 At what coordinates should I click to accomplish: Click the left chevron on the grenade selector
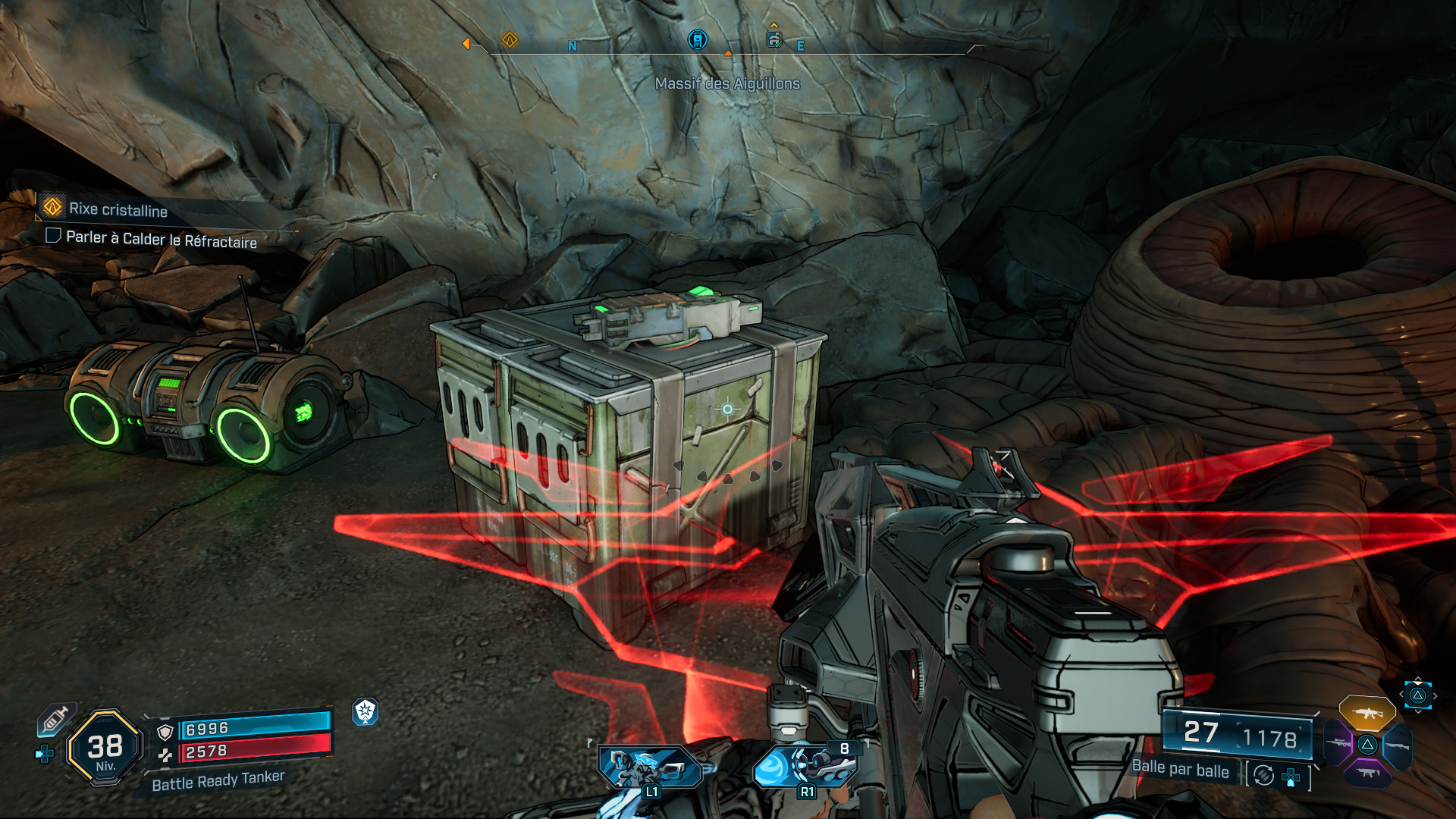click(x=1403, y=694)
